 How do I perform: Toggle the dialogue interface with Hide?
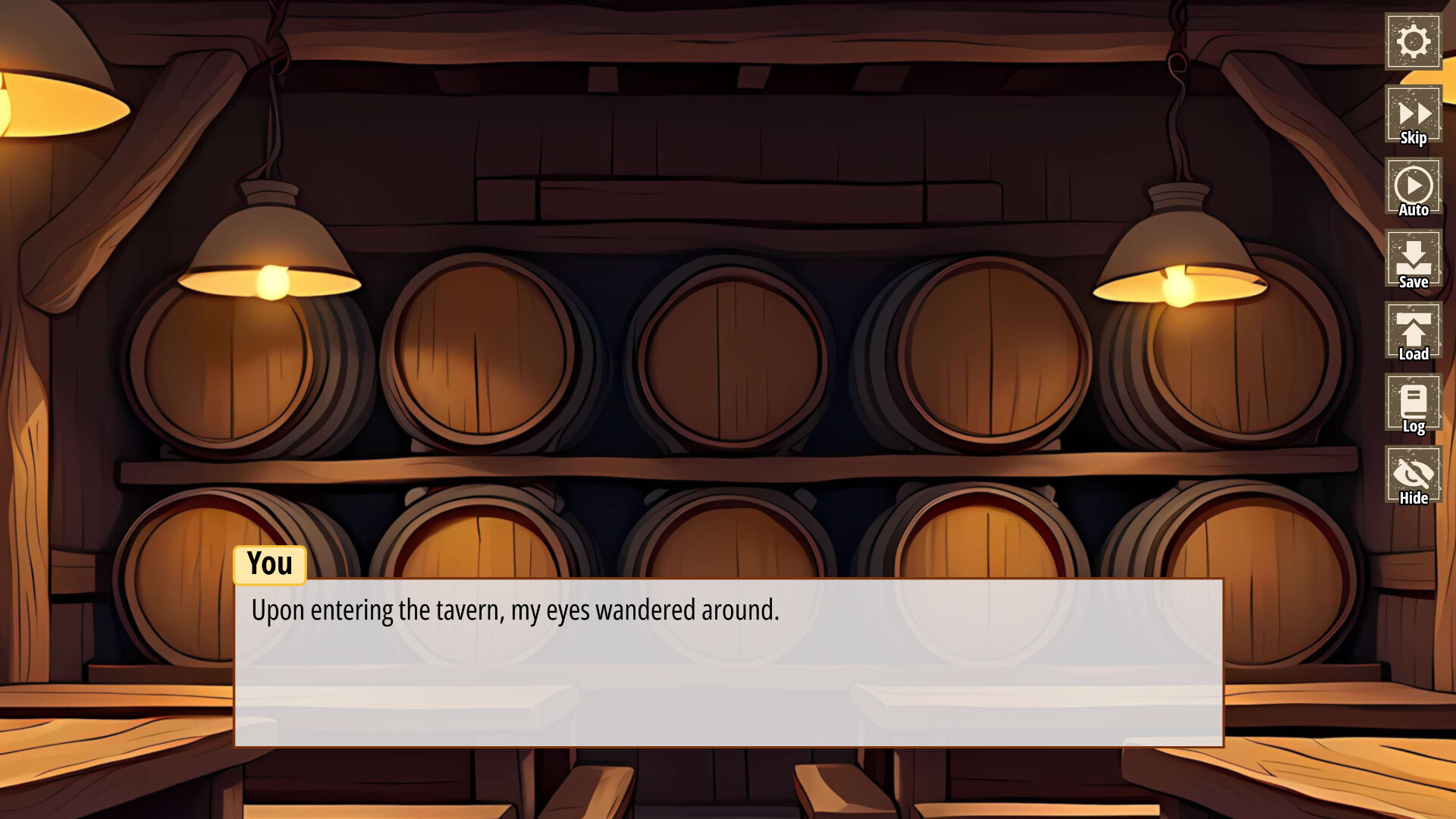click(x=1413, y=475)
